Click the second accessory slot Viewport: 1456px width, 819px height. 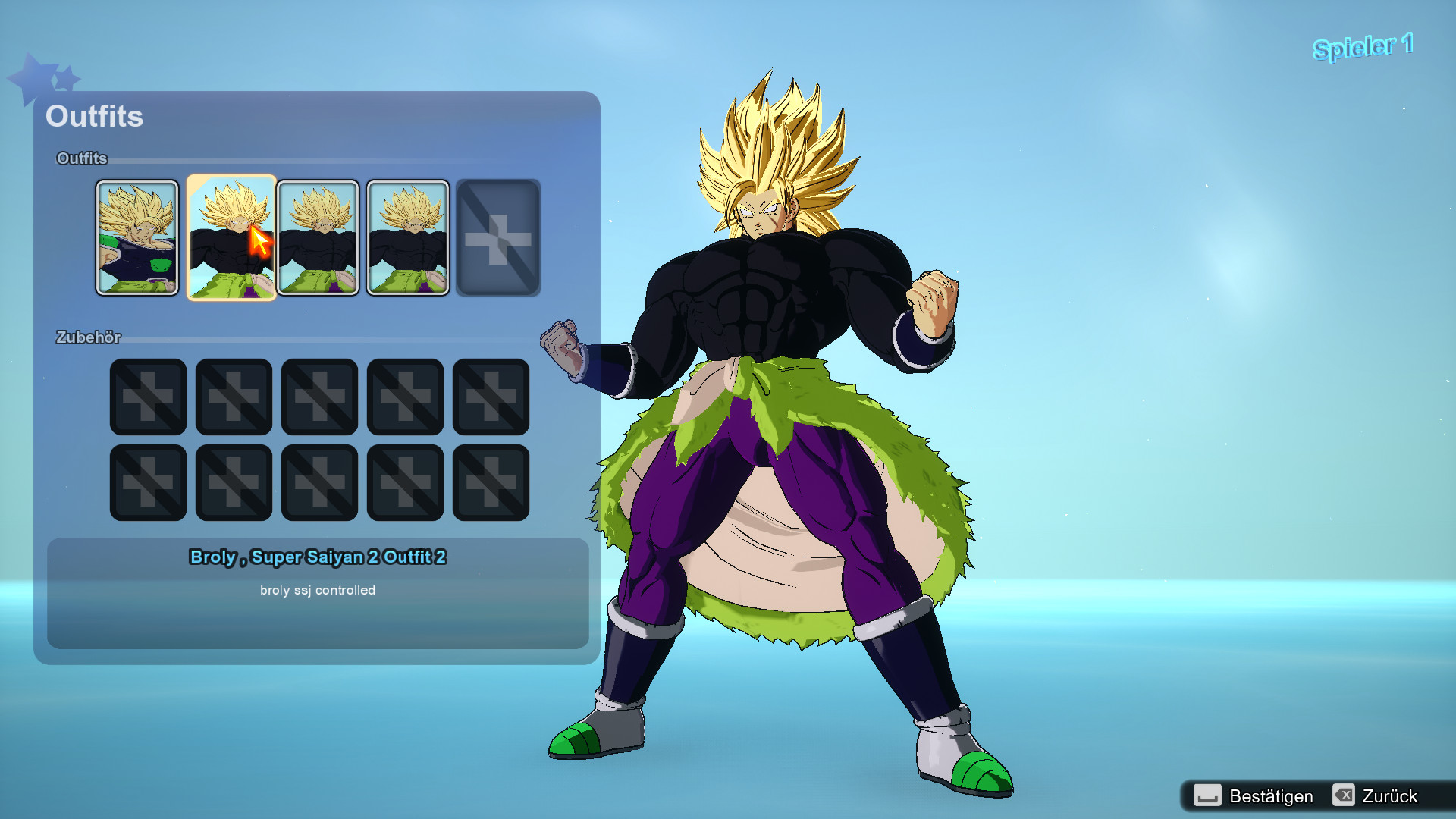[x=233, y=397]
